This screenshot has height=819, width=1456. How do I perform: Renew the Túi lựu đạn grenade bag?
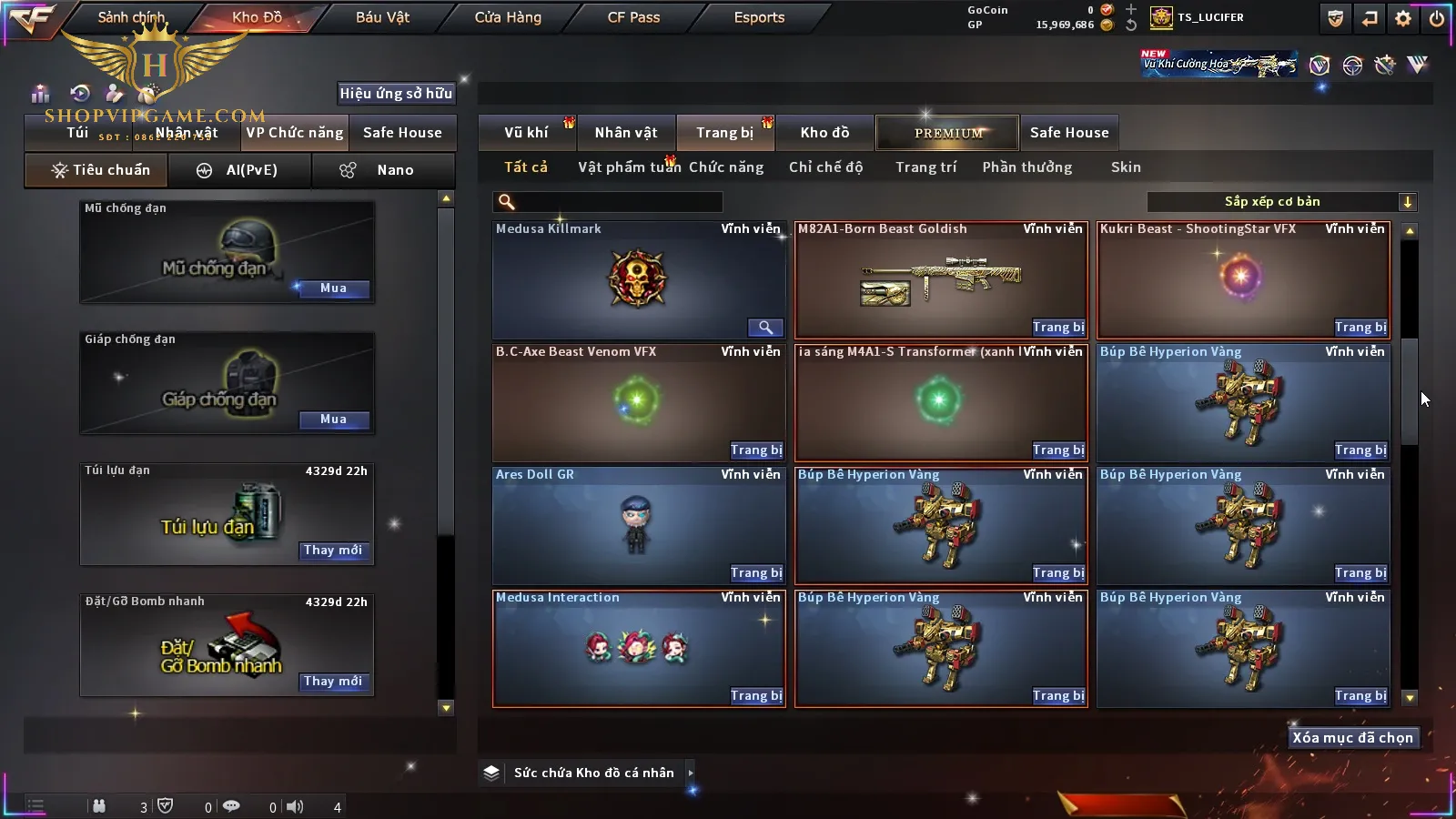click(x=333, y=551)
